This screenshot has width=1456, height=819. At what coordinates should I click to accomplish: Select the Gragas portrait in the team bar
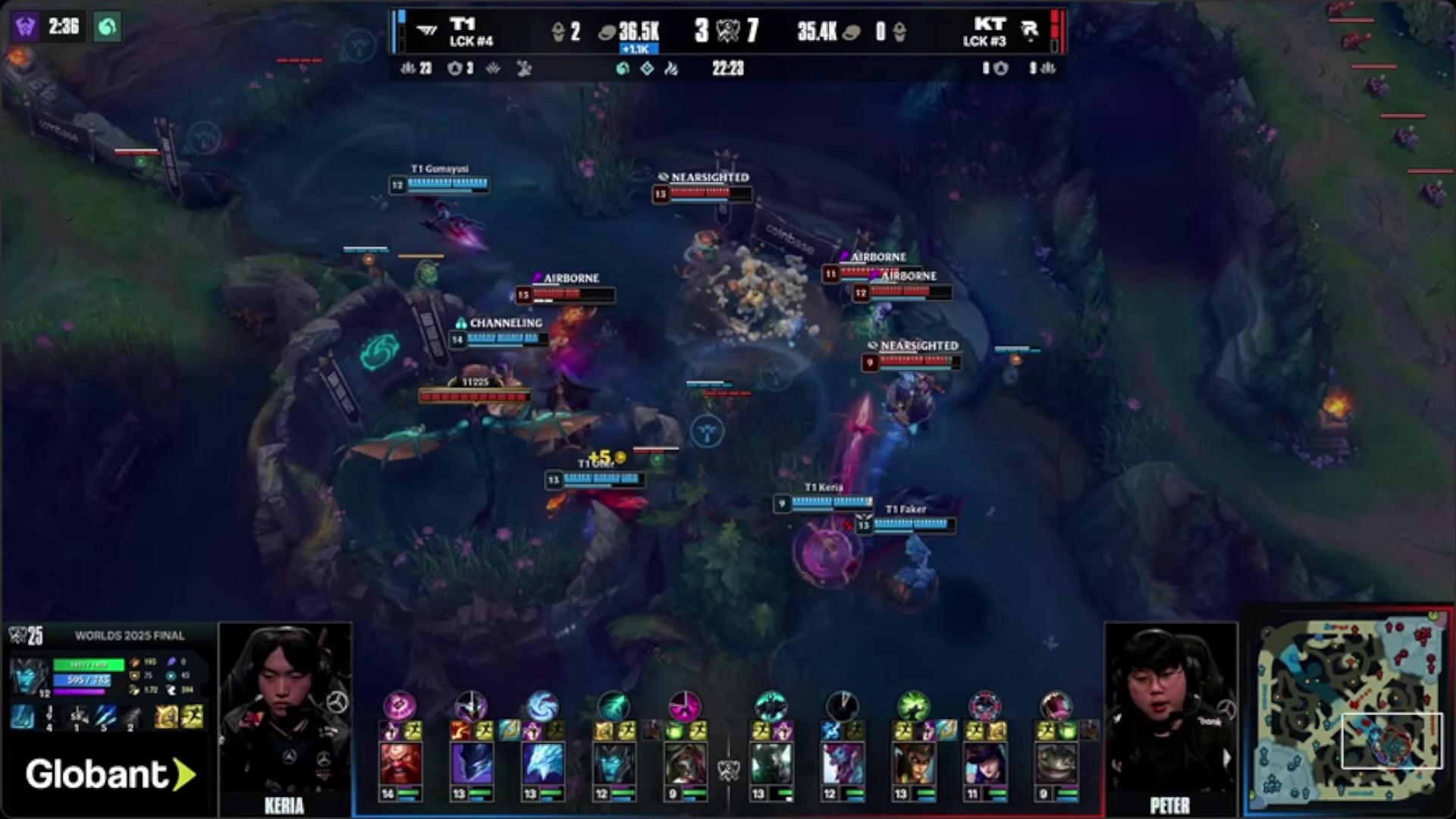click(x=400, y=763)
